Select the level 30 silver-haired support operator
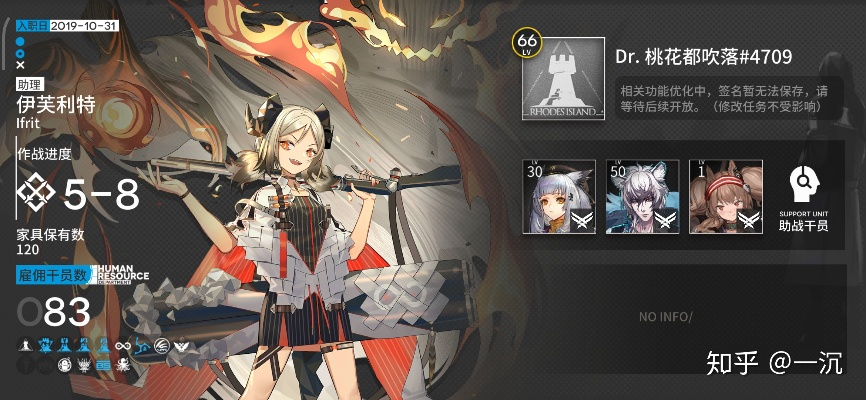This screenshot has height=400, width=866. (x=558, y=196)
